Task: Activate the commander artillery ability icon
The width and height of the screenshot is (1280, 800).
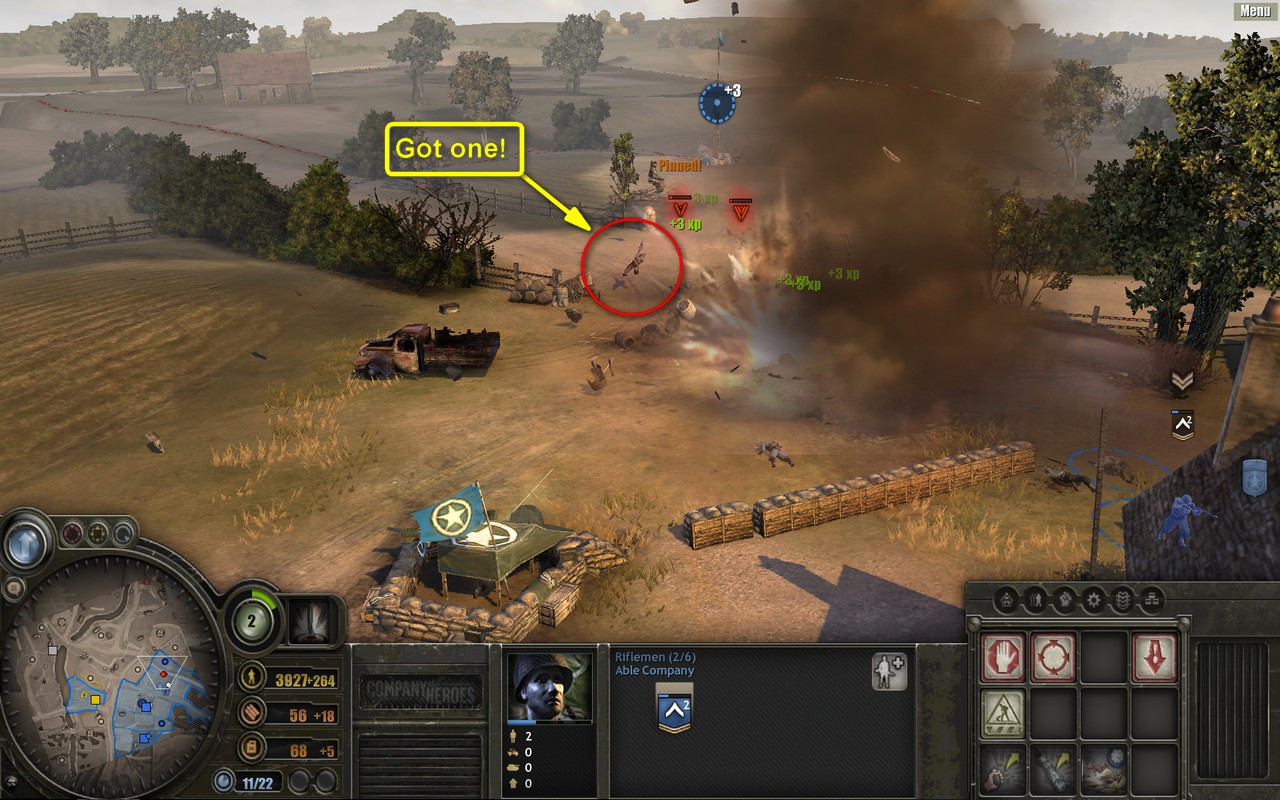Action: (314, 621)
